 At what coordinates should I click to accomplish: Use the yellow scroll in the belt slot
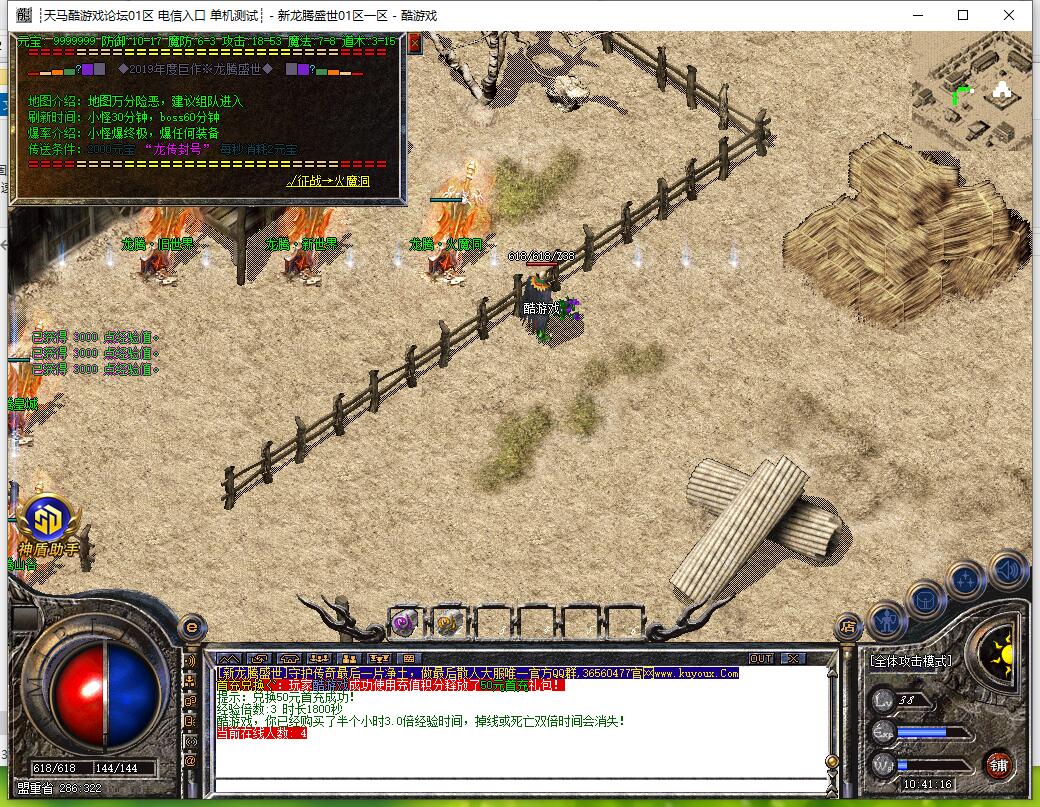tap(447, 622)
